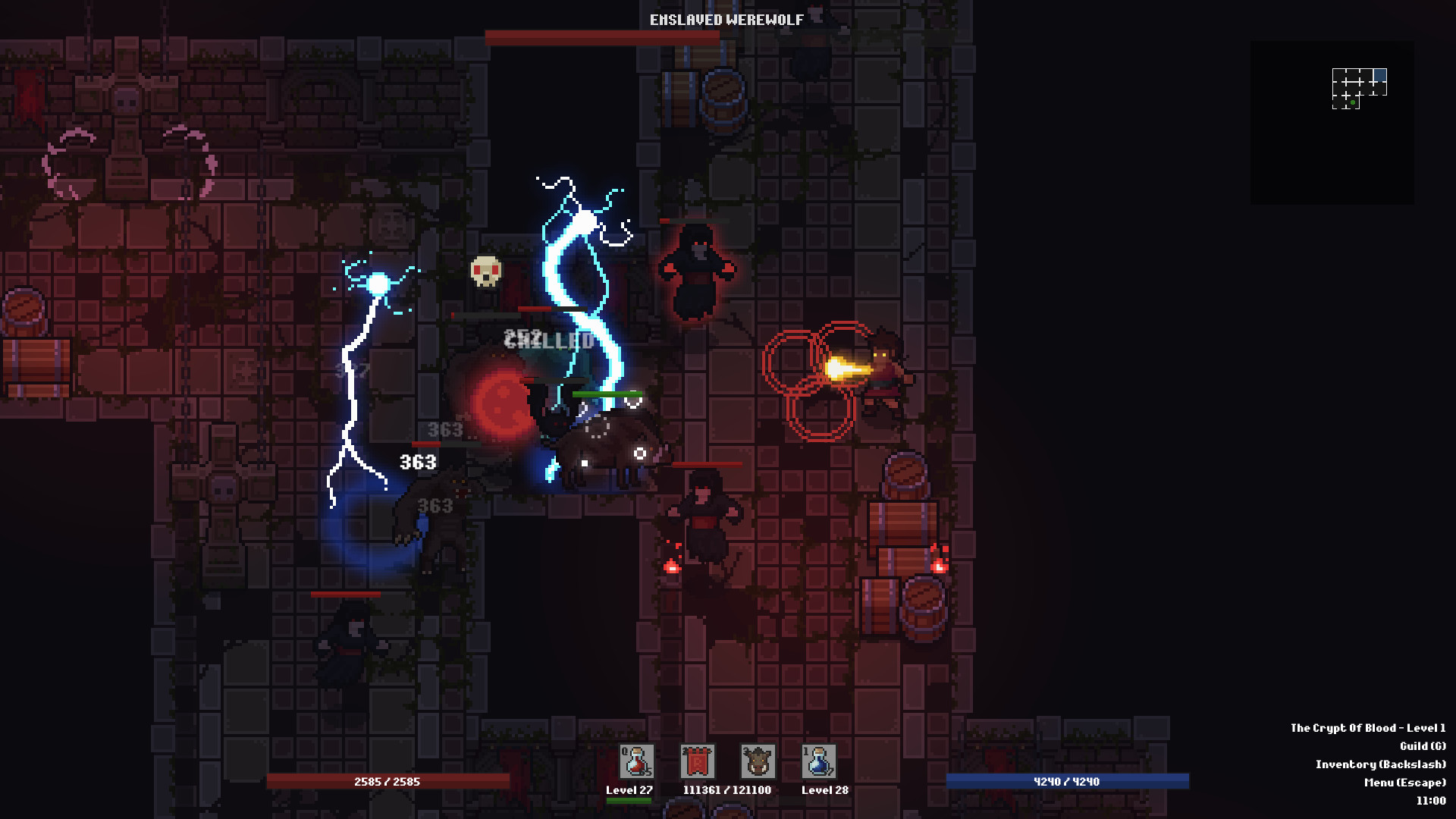Click the Level 28 label near the mana bar
Viewport: 1456px width, 819px height.
(x=825, y=789)
